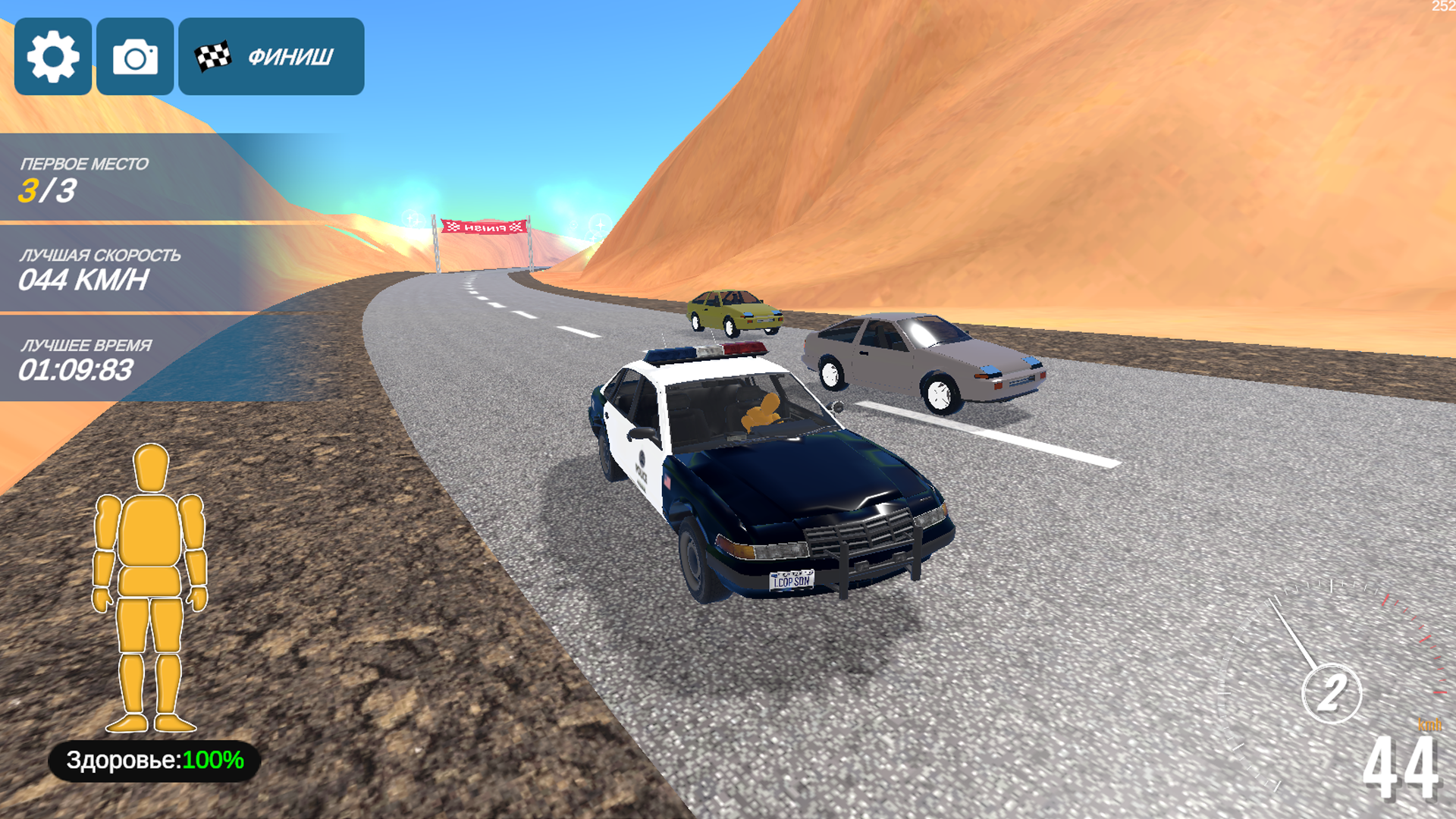Click the camera screenshot icon

coord(135,56)
